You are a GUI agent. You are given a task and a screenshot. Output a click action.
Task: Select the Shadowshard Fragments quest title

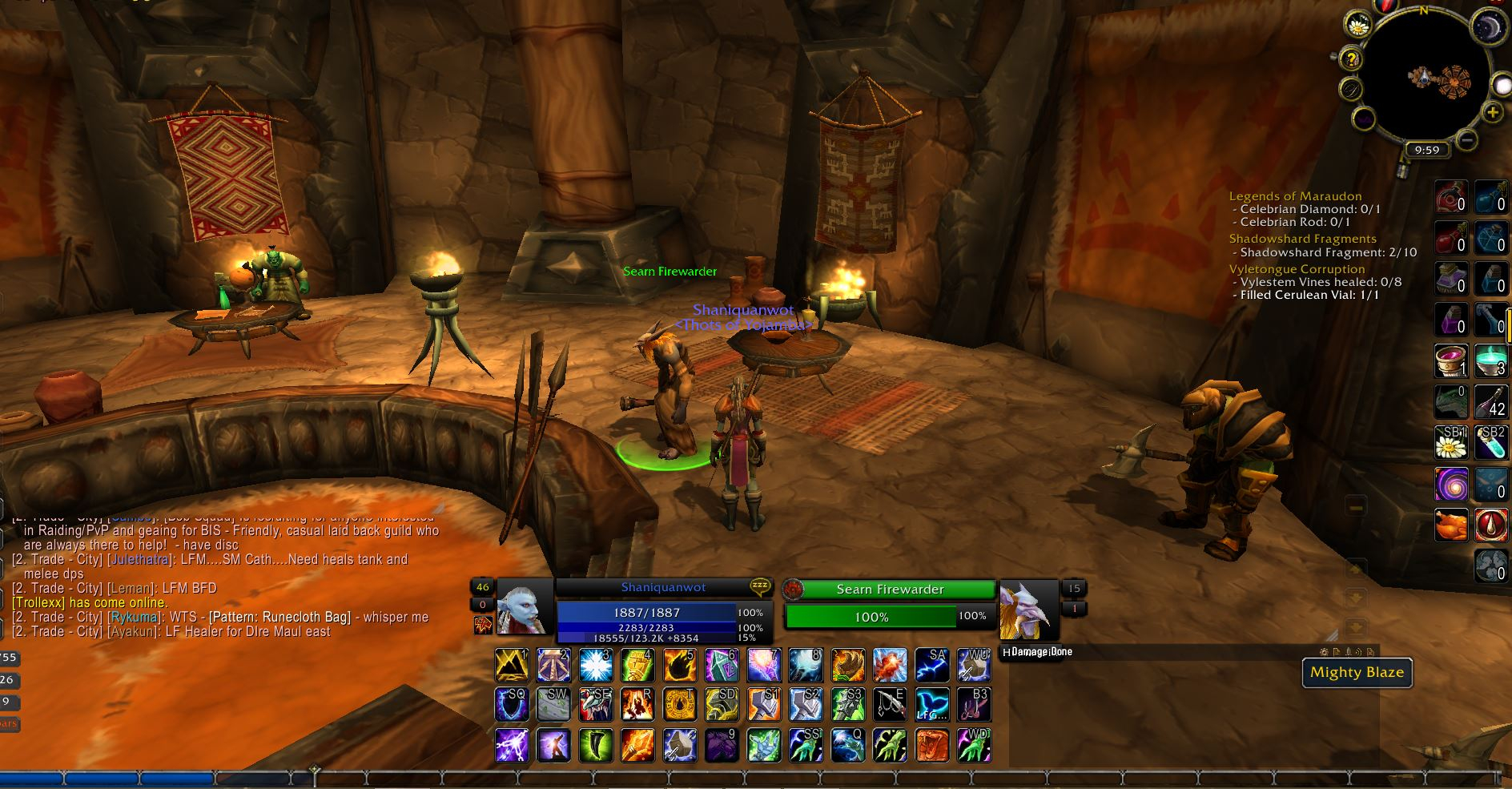[1302, 239]
